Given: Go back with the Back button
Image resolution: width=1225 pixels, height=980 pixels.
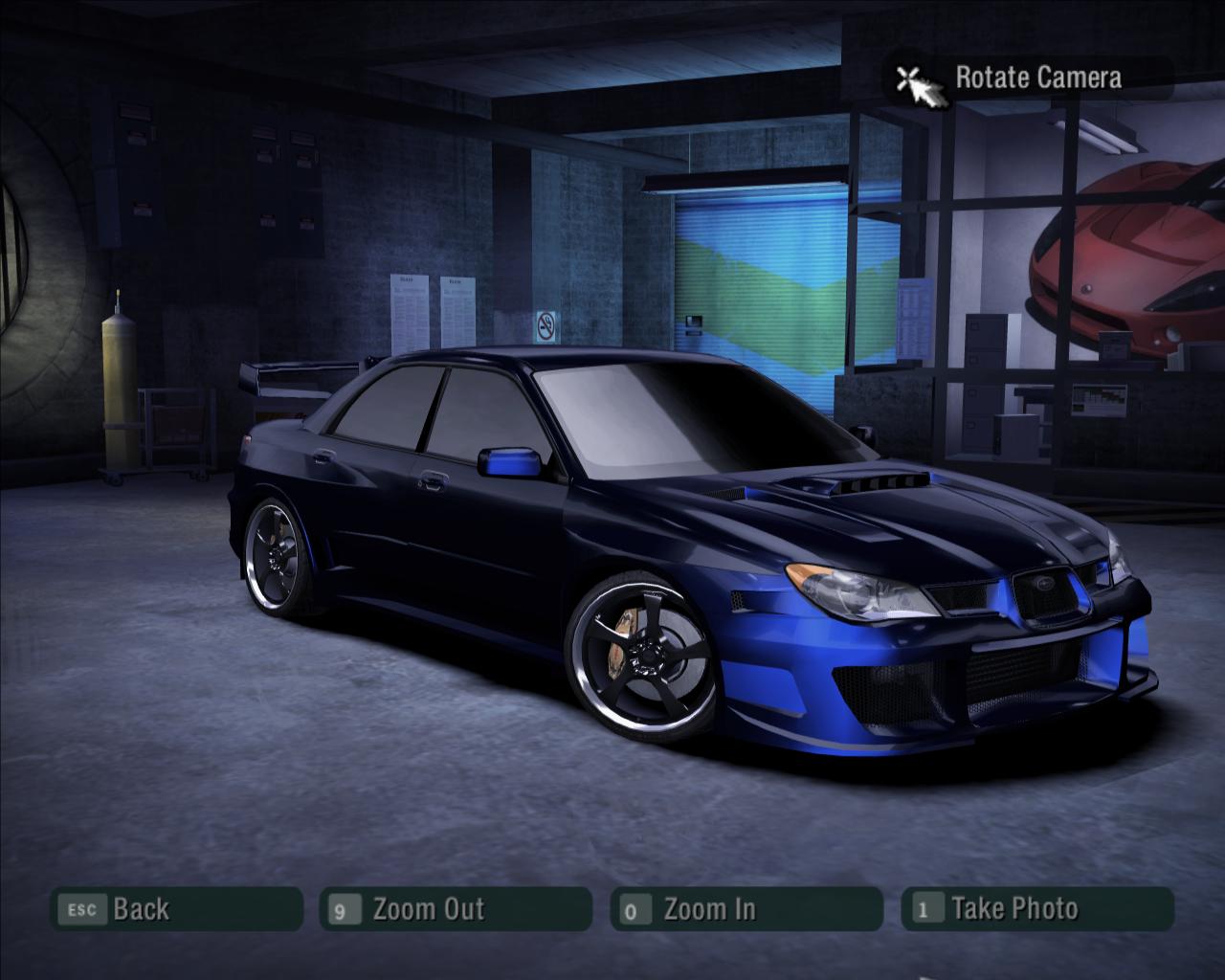Looking at the screenshot, I should click(176, 908).
